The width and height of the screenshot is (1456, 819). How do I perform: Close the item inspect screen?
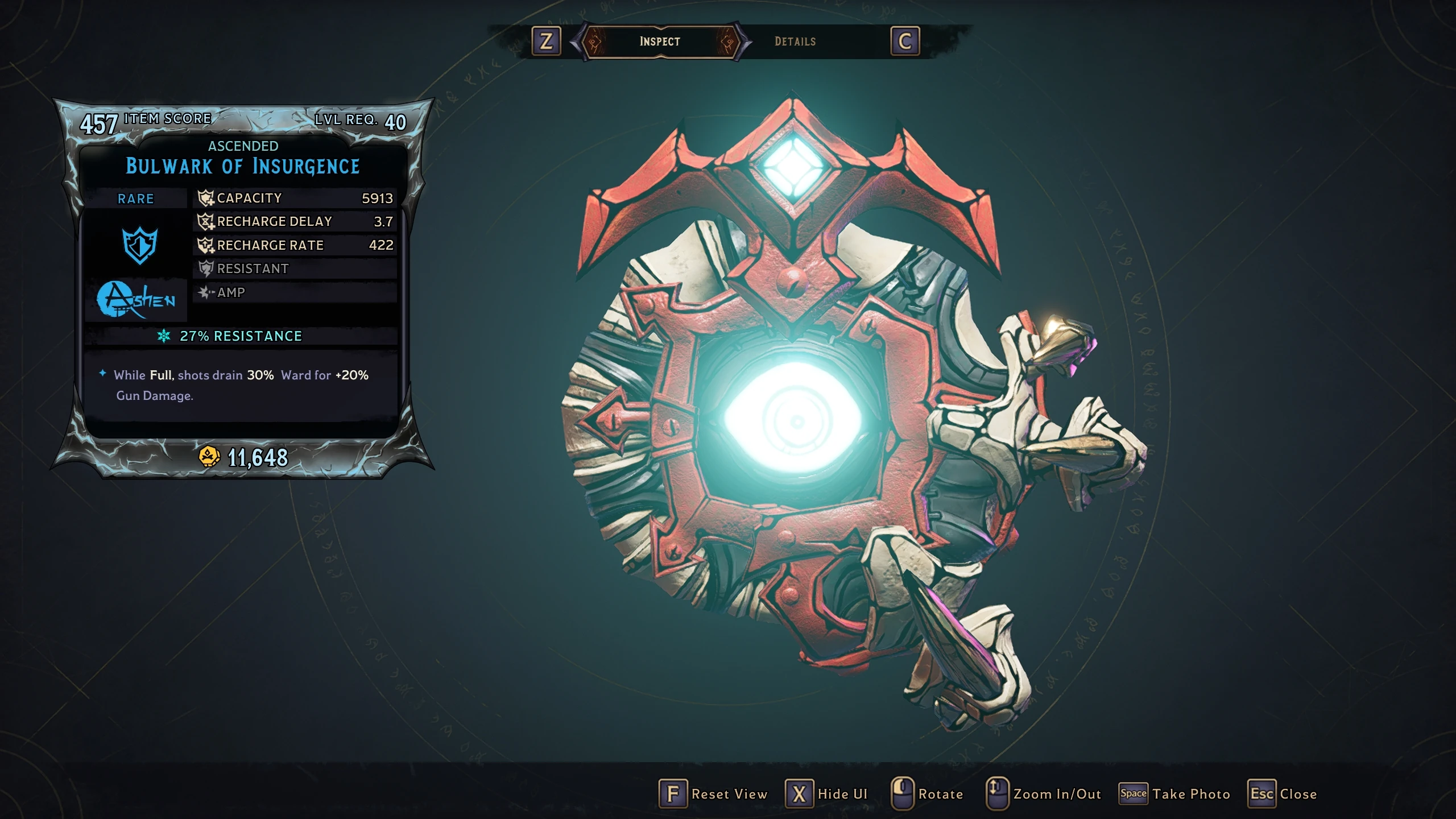pos(1283,794)
